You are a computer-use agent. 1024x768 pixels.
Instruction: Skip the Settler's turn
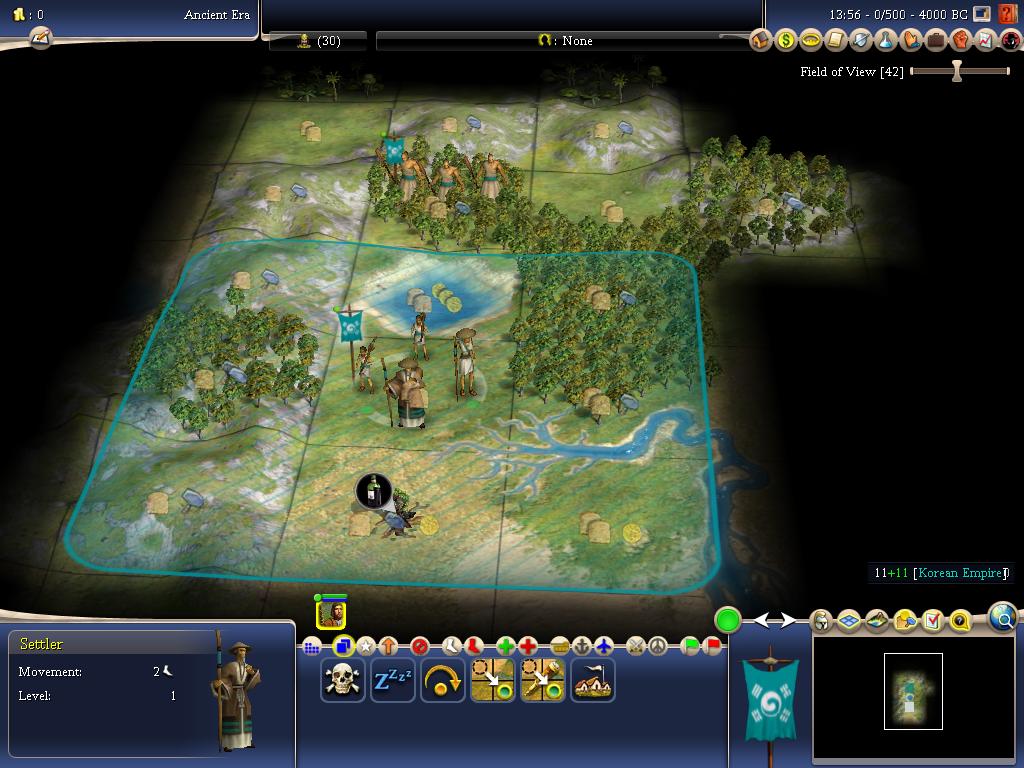click(x=443, y=681)
